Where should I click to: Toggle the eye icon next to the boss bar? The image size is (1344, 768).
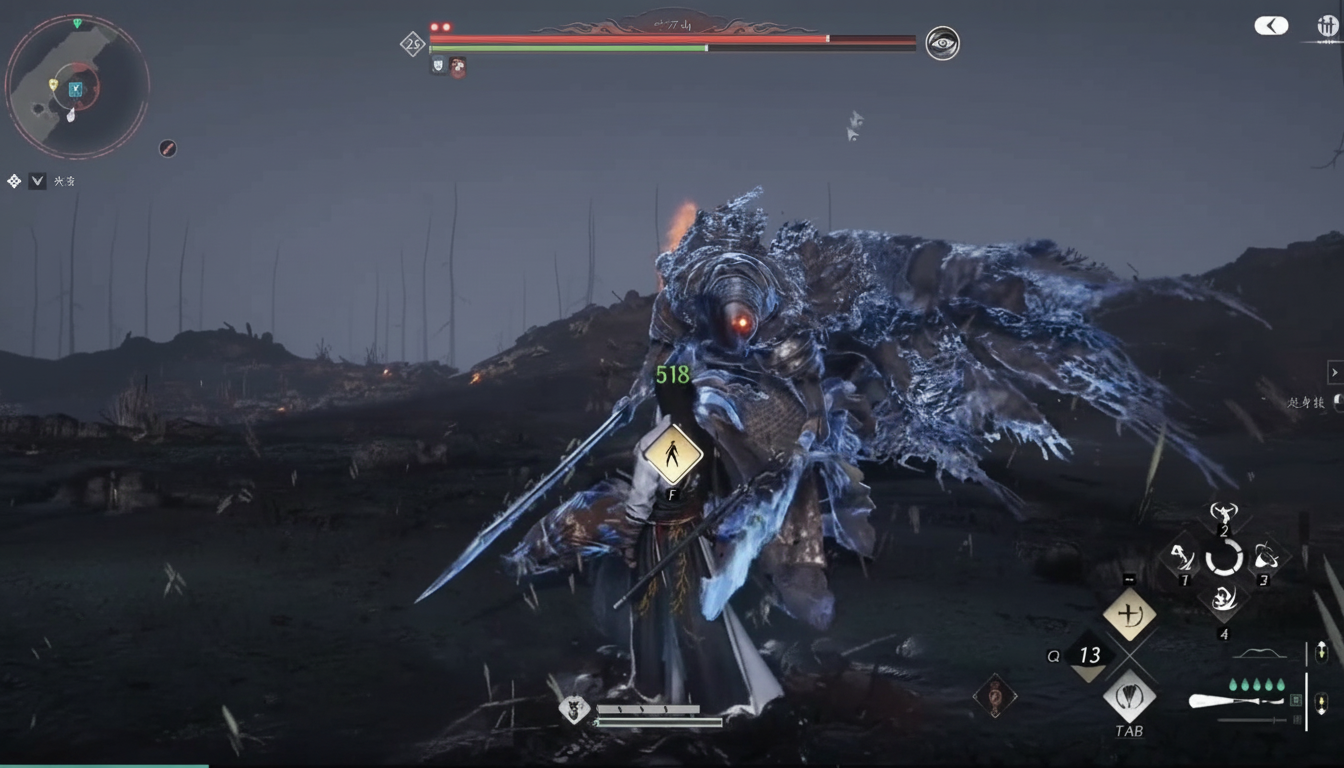coord(942,43)
